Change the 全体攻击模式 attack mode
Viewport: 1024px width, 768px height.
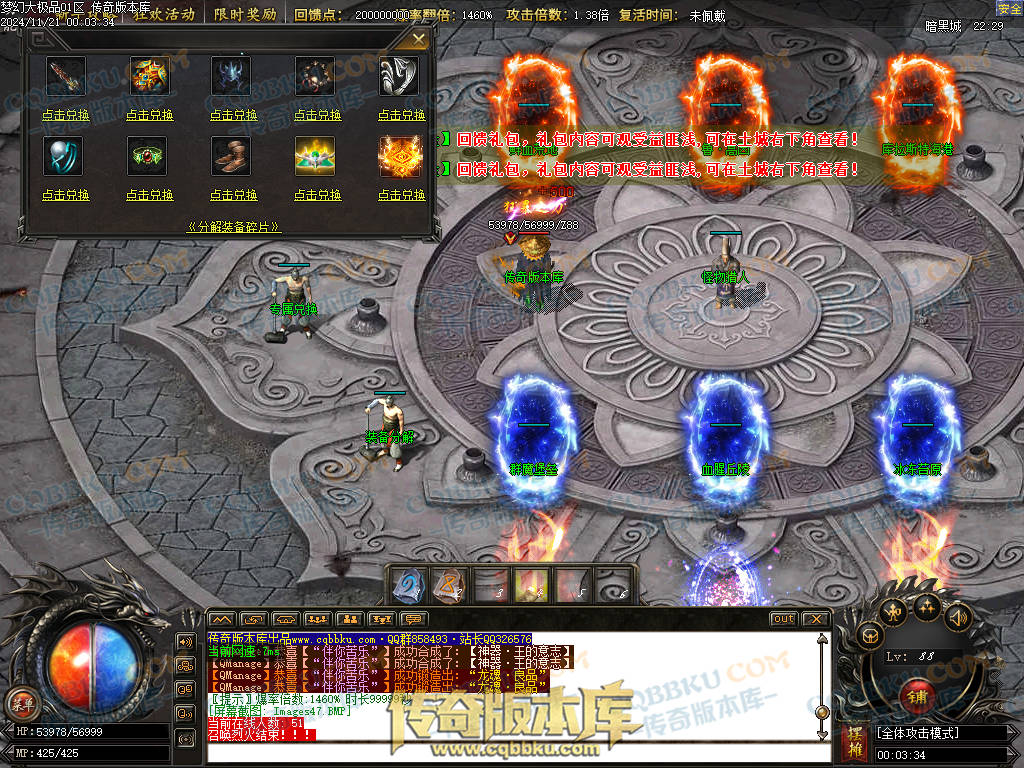tap(940, 733)
